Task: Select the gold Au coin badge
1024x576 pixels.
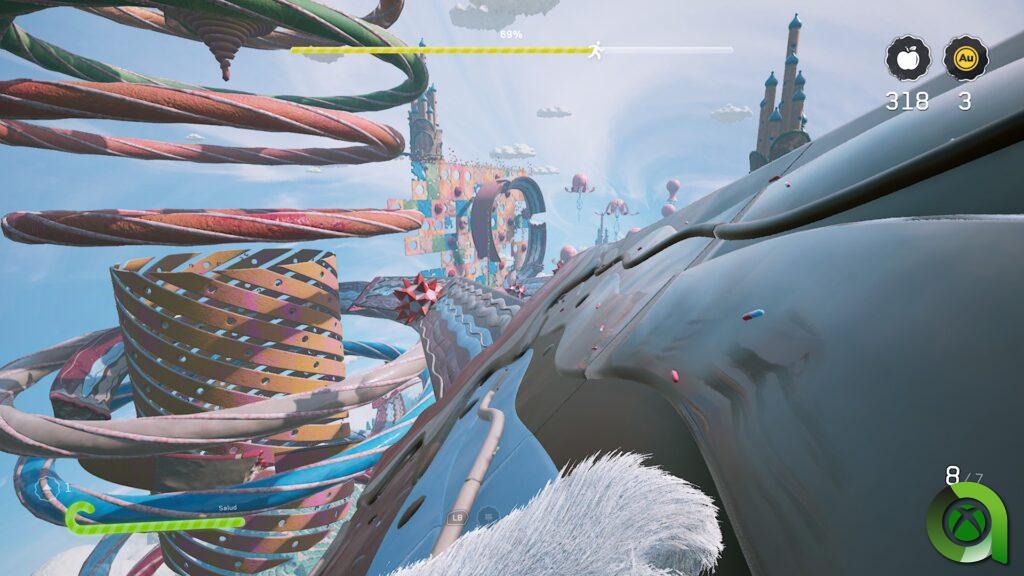Action: (965, 59)
